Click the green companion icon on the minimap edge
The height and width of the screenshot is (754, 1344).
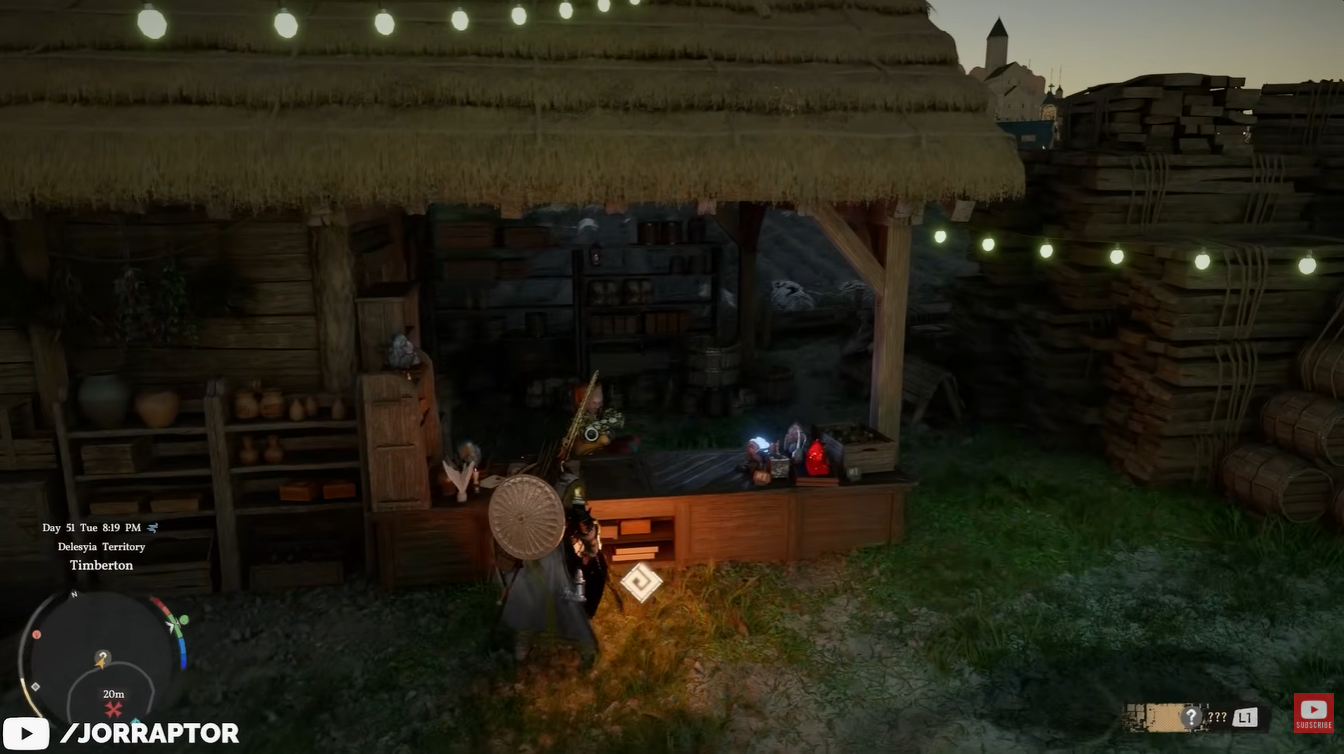click(x=183, y=620)
